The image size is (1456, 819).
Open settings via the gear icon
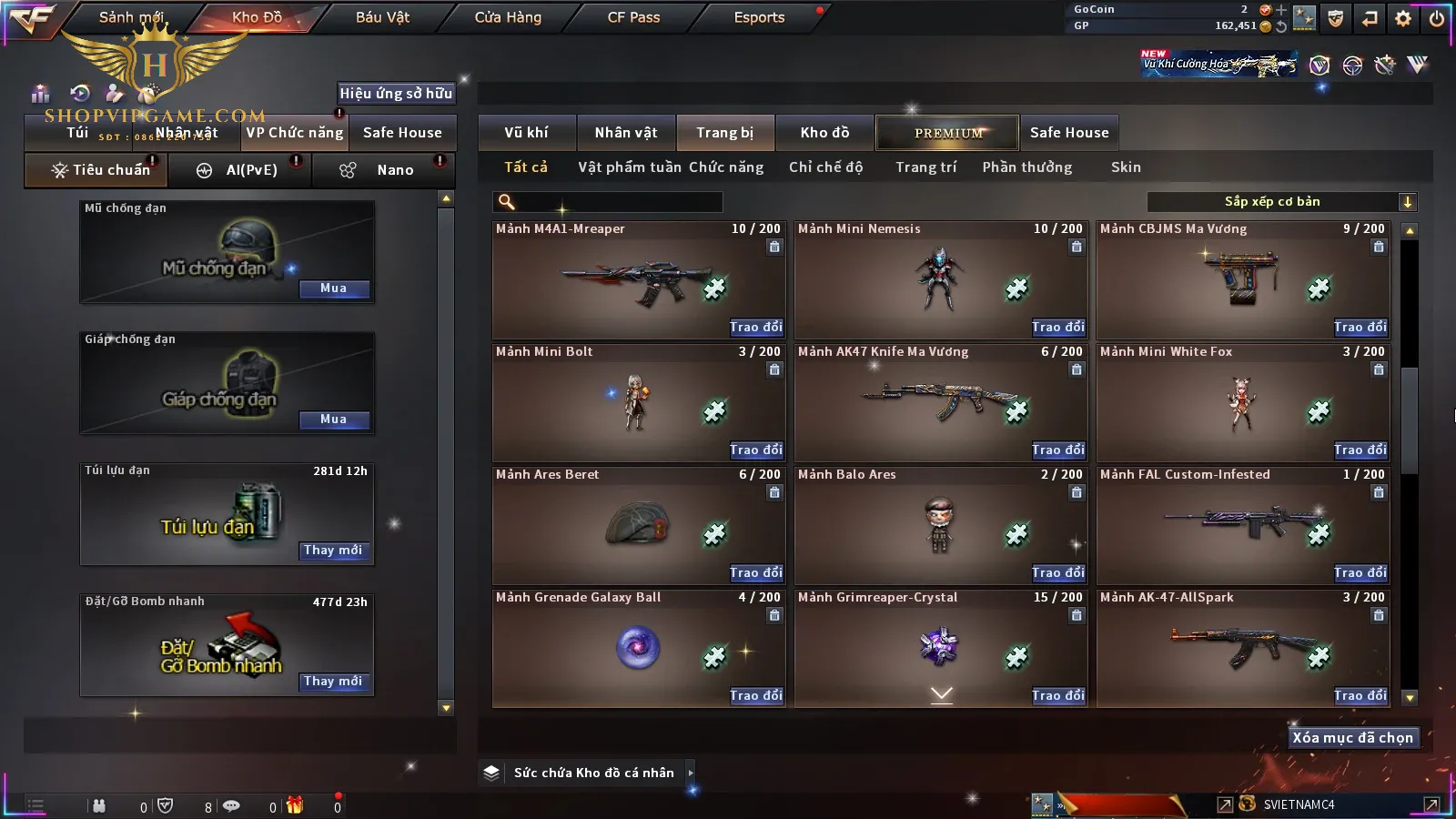pyautogui.click(x=1403, y=18)
